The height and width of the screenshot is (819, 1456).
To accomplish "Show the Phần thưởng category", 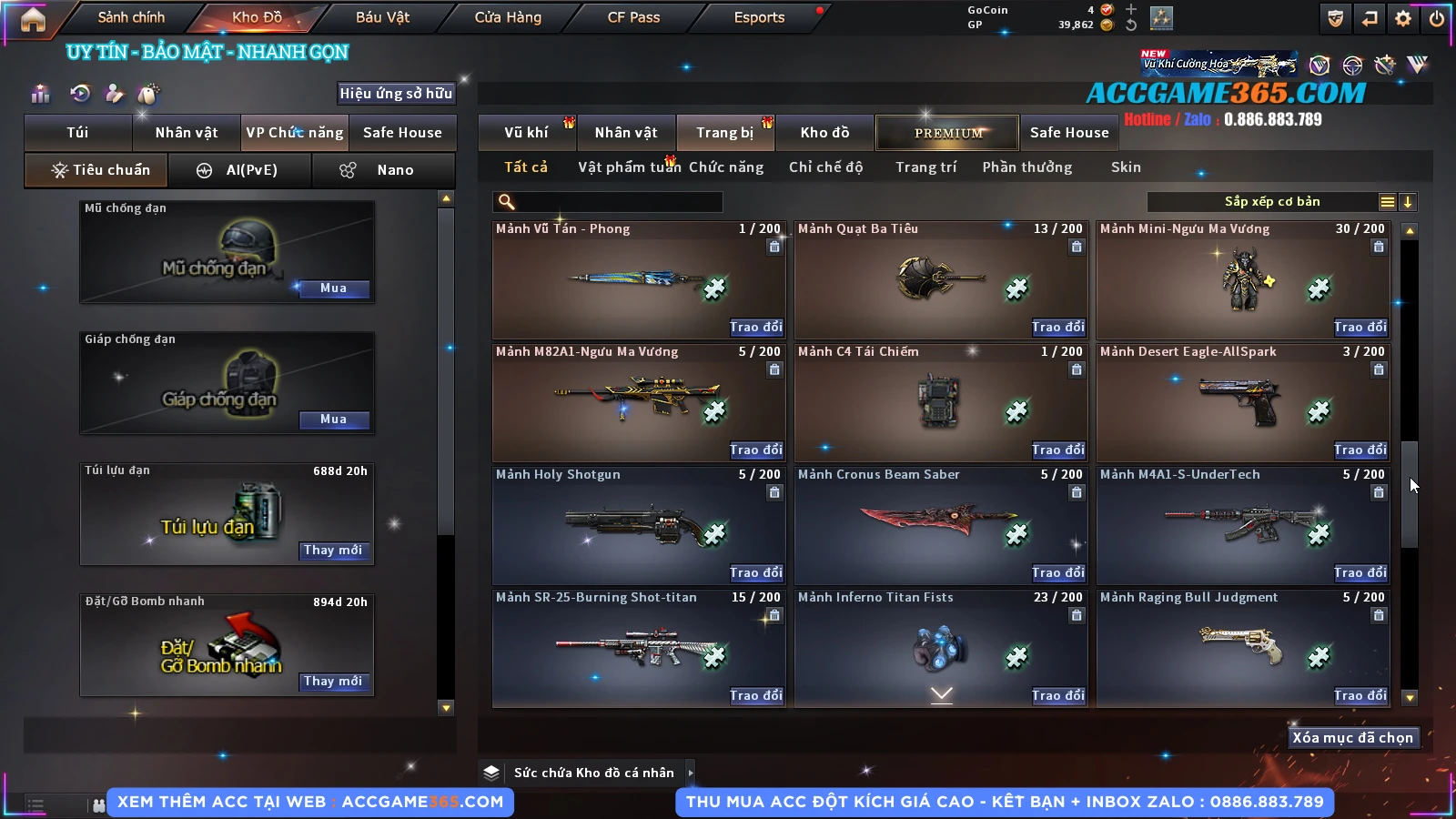I will (x=1026, y=167).
